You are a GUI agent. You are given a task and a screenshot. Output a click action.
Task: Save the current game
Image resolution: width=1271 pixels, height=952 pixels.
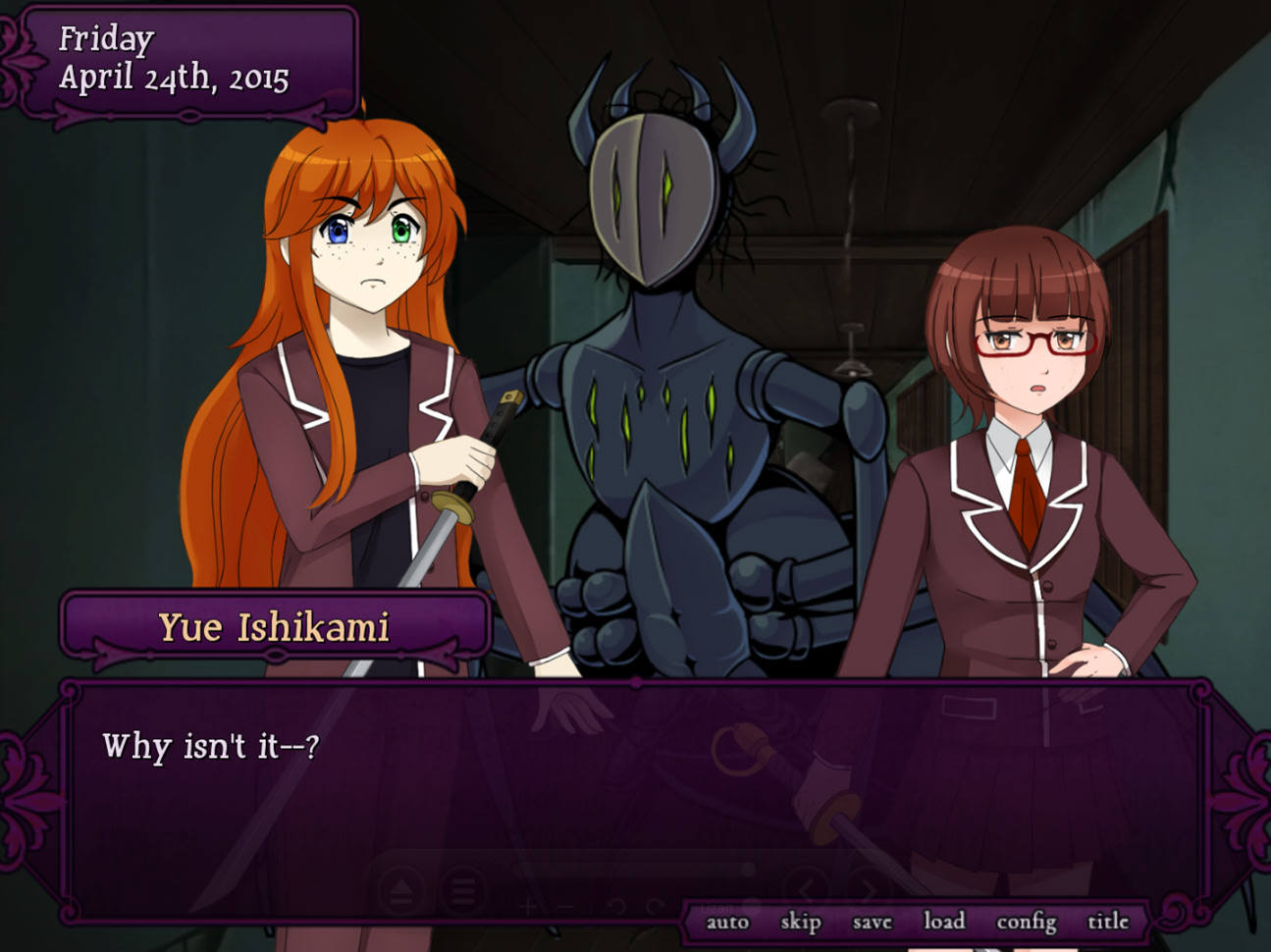pos(871,922)
